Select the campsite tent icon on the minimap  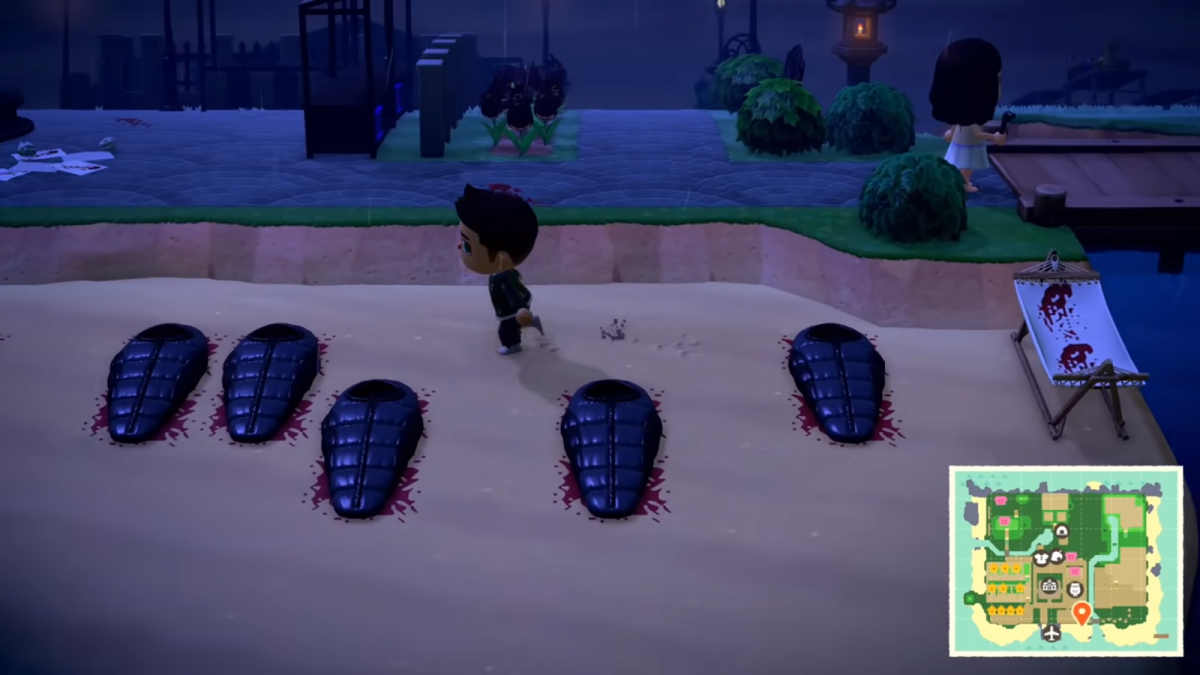pyautogui.click(x=1061, y=530)
